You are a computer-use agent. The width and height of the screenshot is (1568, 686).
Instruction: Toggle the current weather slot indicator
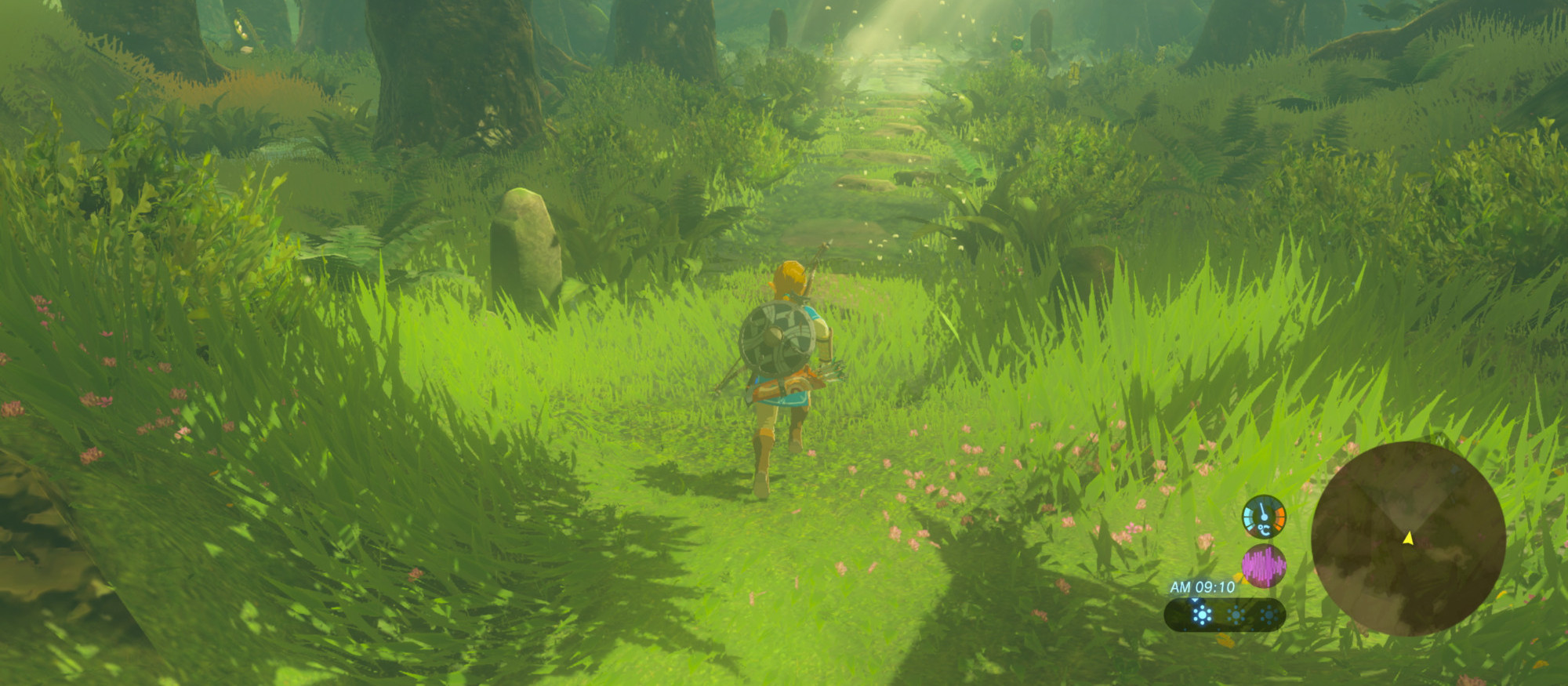[x=1195, y=600]
